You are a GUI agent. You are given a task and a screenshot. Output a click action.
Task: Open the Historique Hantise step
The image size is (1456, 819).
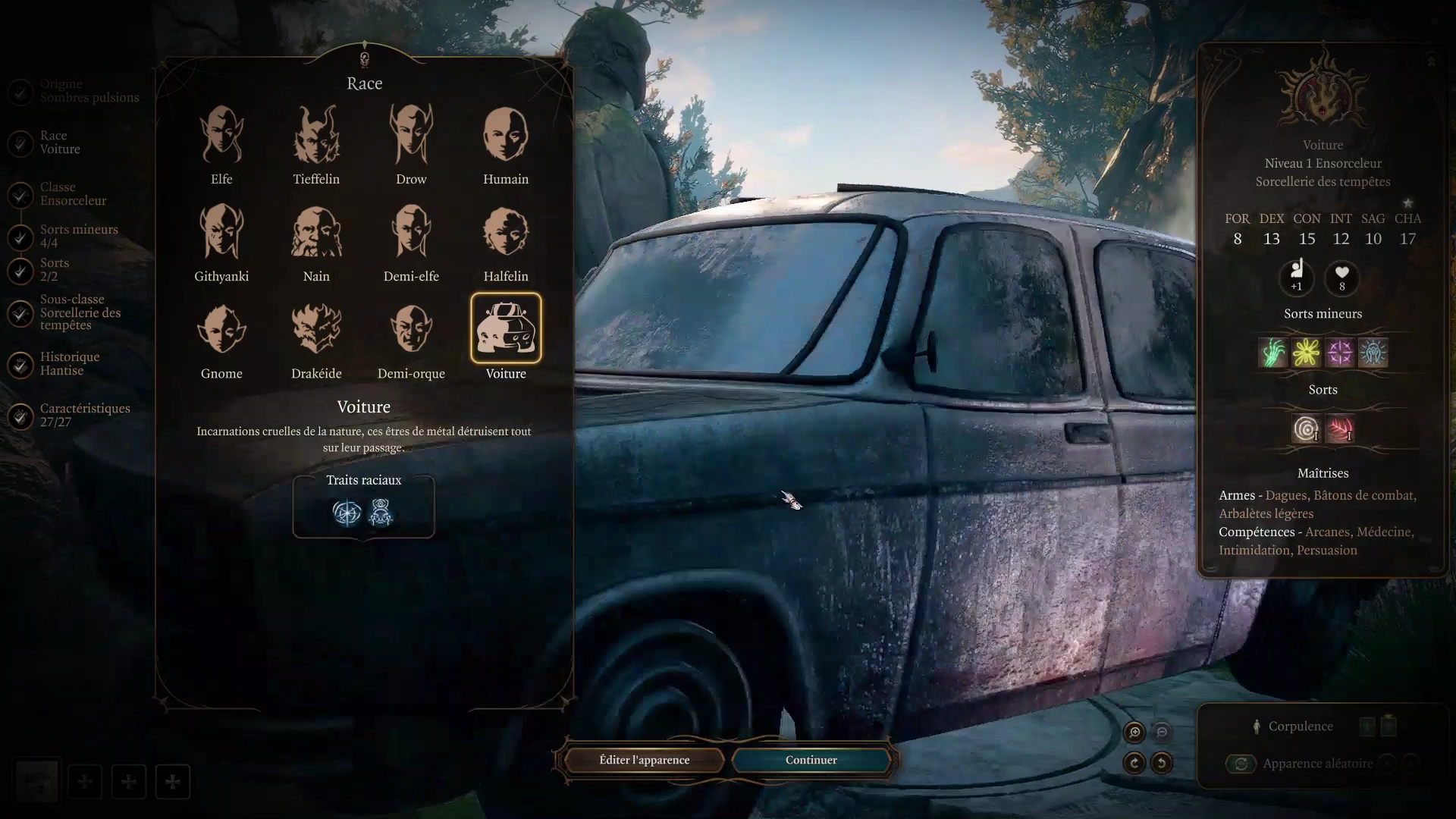(x=69, y=364)
